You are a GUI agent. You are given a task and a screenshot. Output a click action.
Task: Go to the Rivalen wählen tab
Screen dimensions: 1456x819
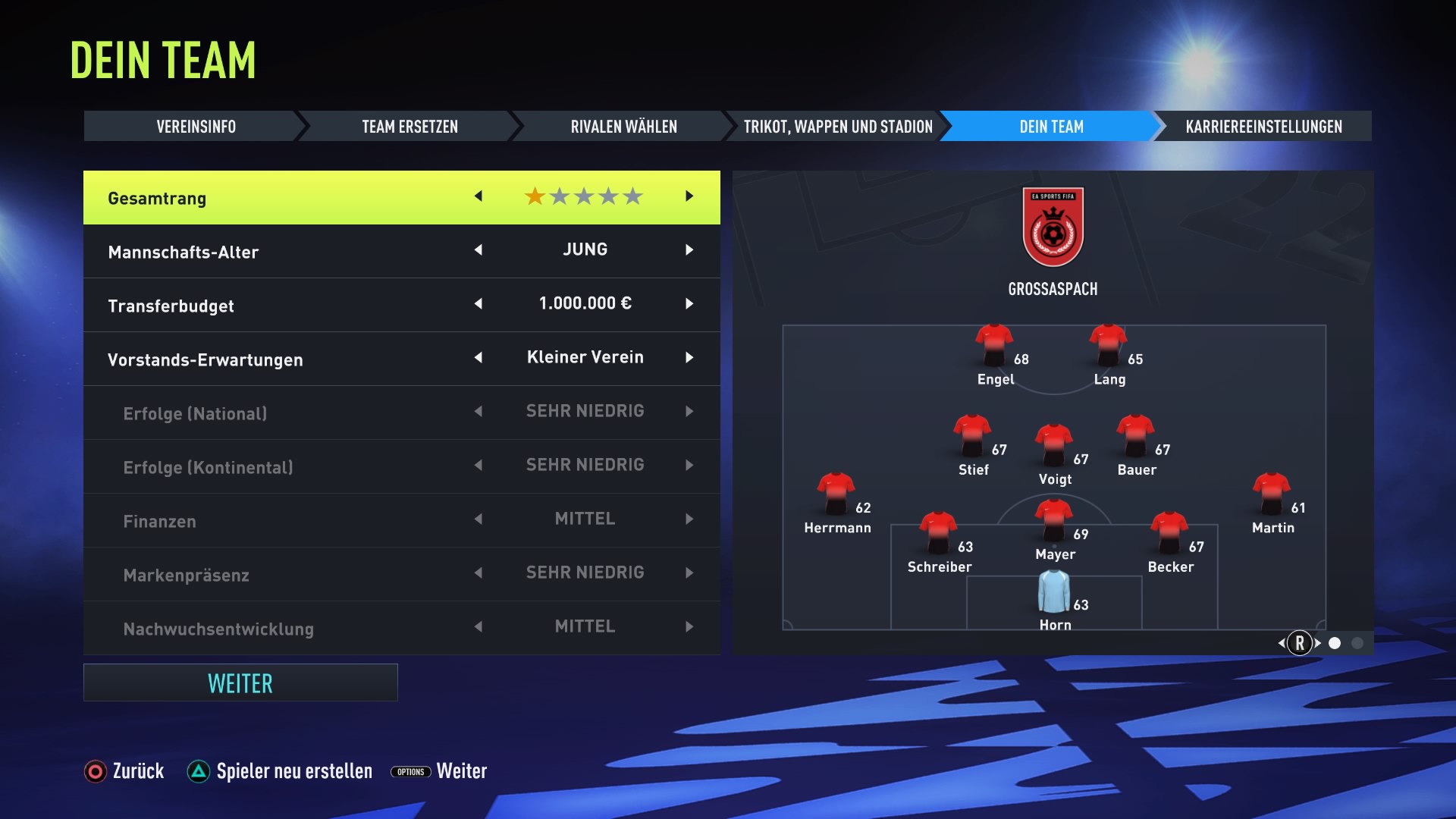point(623,127)
